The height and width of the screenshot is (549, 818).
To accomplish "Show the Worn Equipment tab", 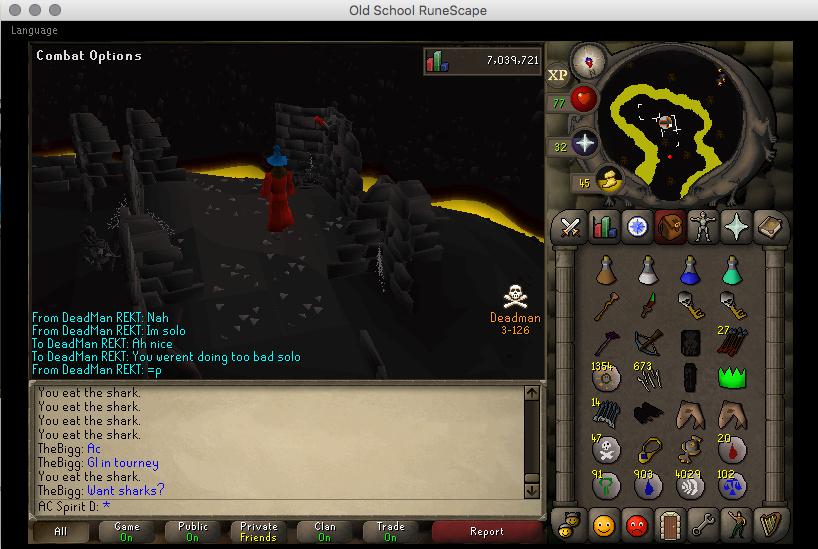I will pyautogui.click(x=703, y=227).
